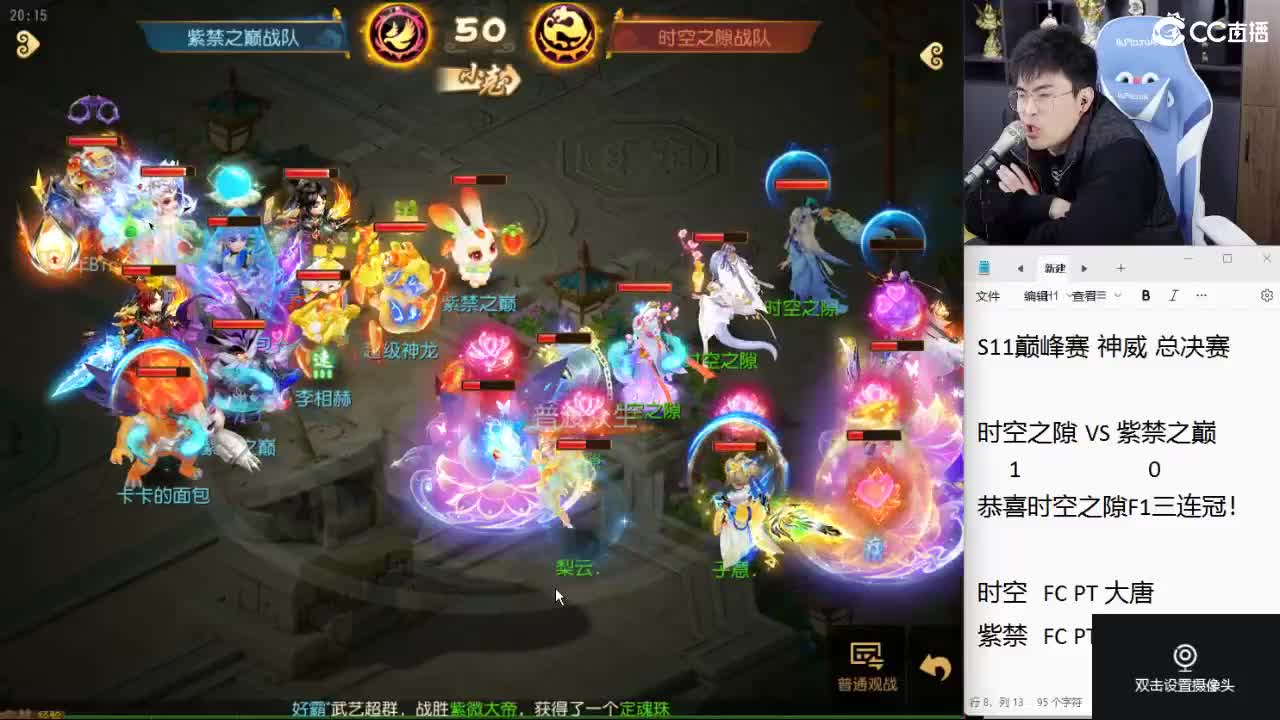Click the more formatting options (...) icon
Viewport: 1280px width, 720px height.
click(x=1202, y=295)
